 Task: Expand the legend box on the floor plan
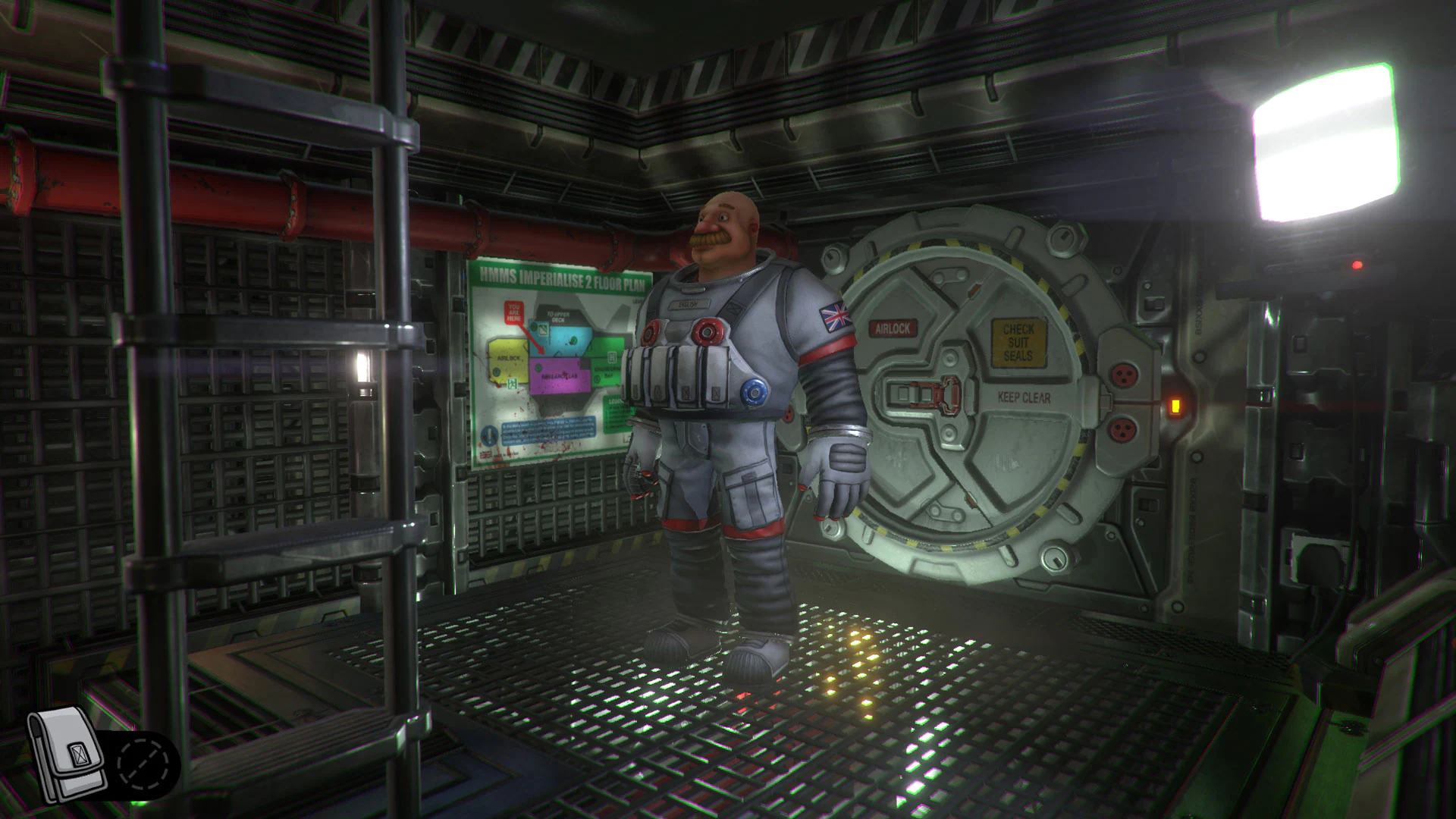(x=613, y=408)
